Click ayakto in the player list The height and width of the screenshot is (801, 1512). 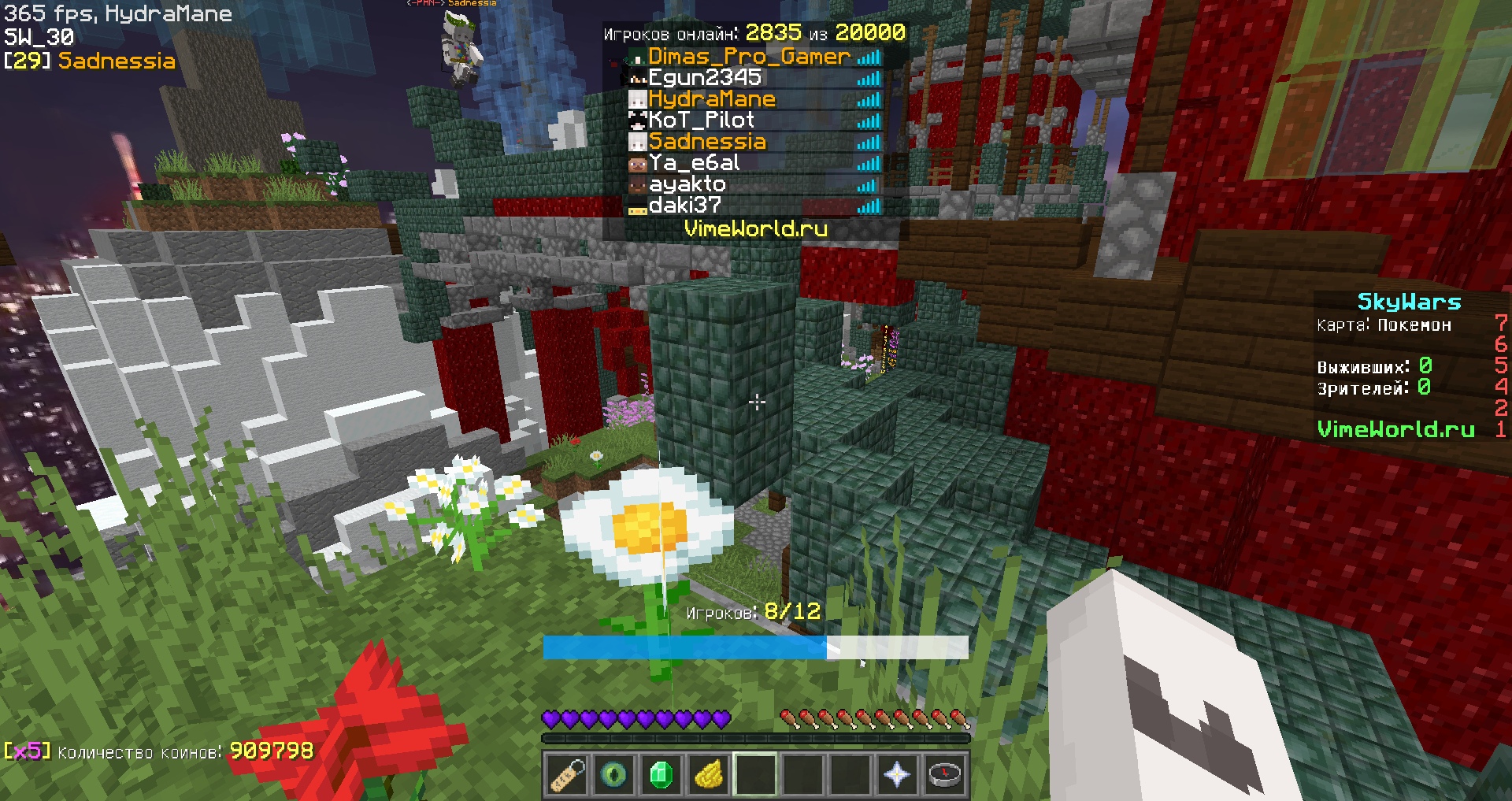click(687, 184)
